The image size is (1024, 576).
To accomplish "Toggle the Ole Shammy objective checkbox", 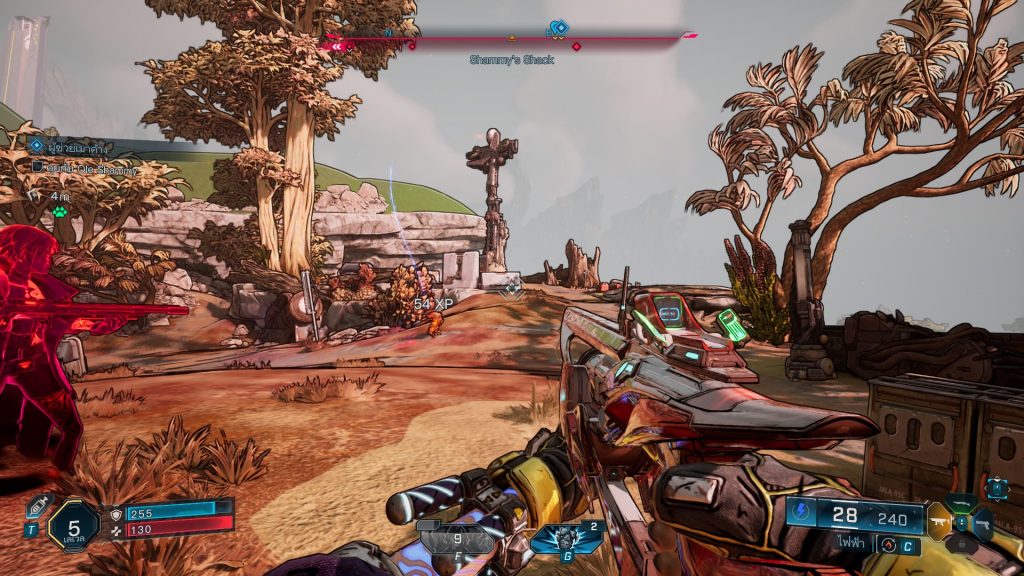I will point(38,167).
